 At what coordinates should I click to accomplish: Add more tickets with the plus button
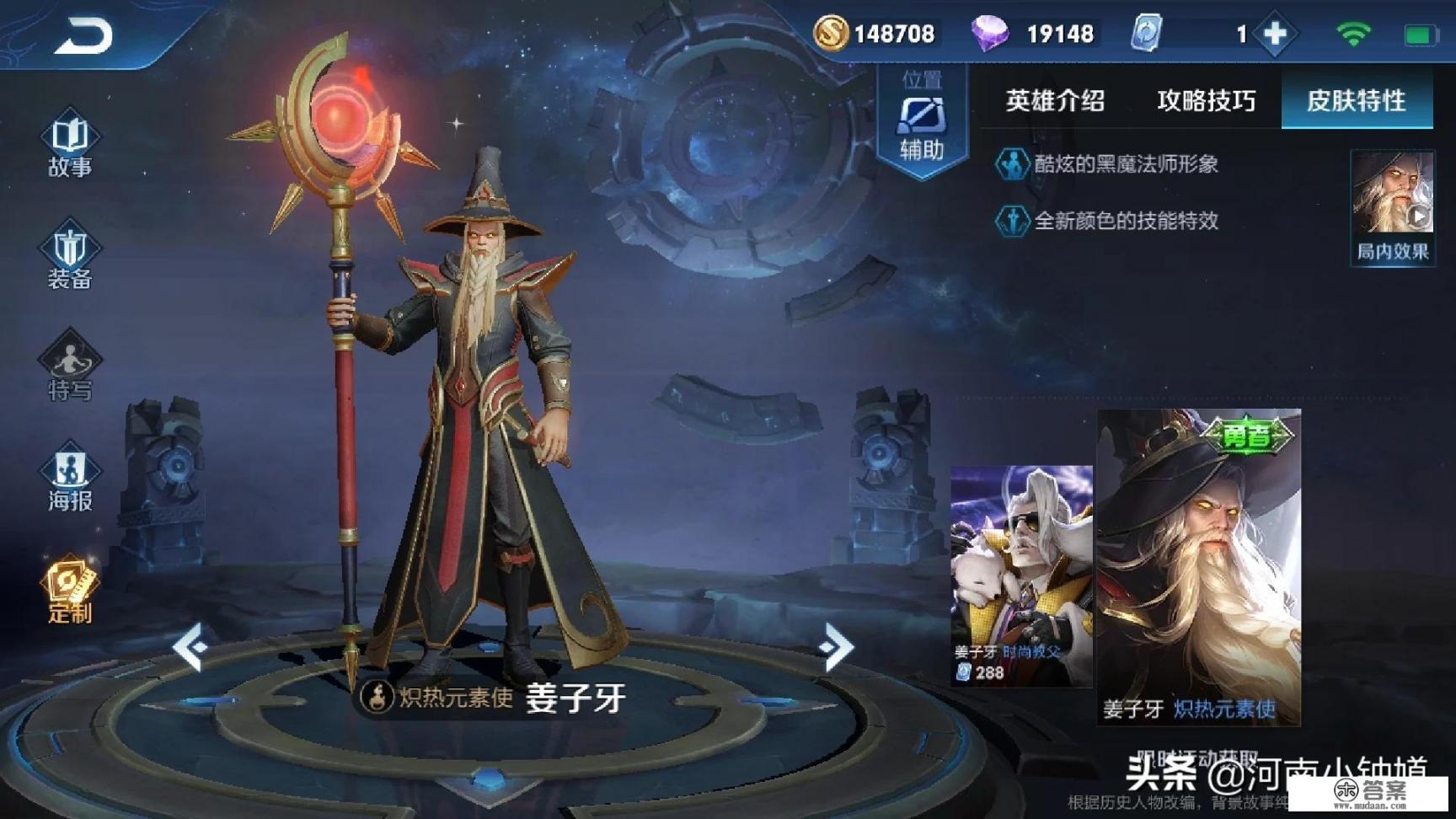[x=1275, y=34]
